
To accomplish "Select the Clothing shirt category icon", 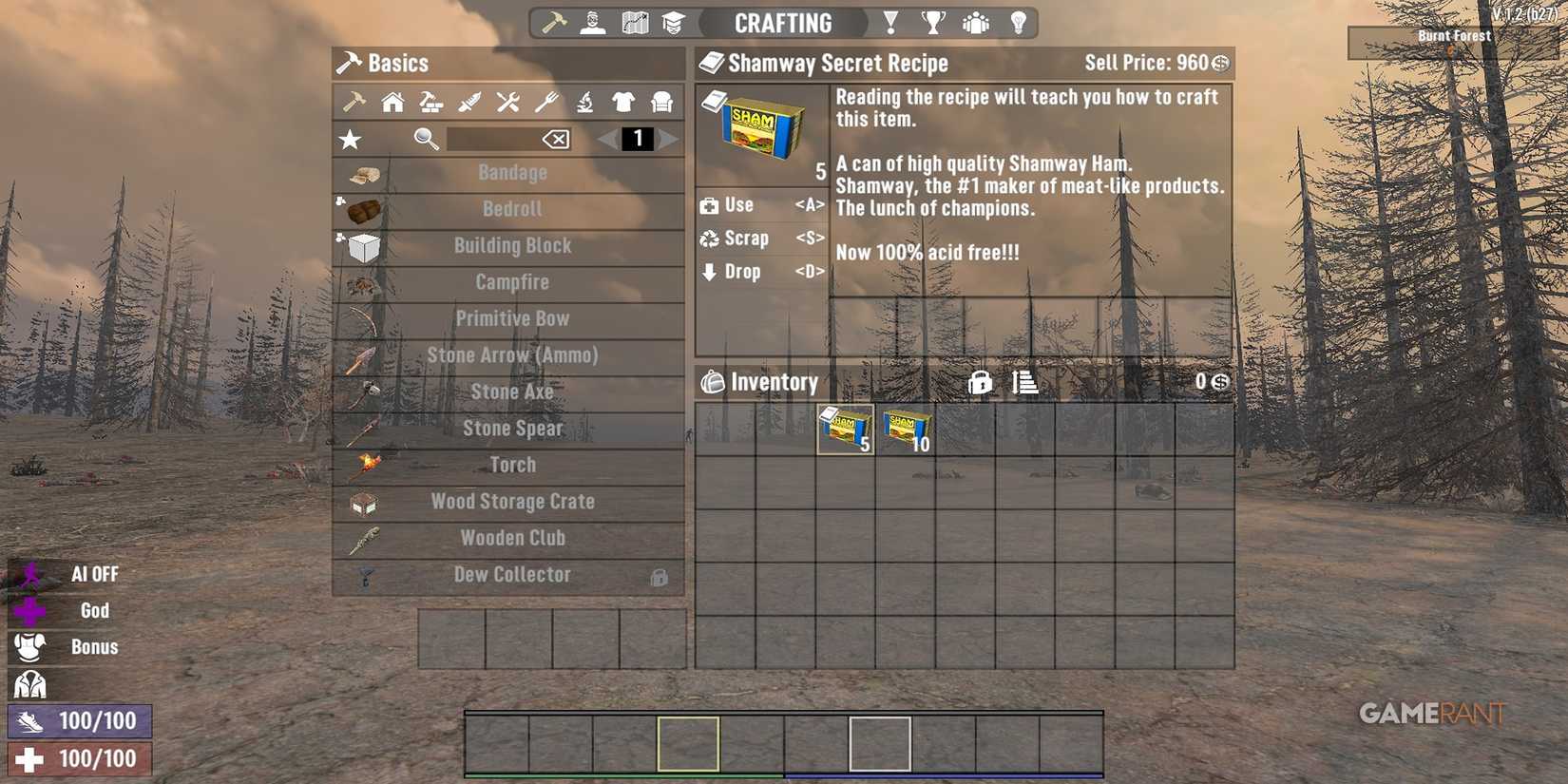I will tap(623, 102).
